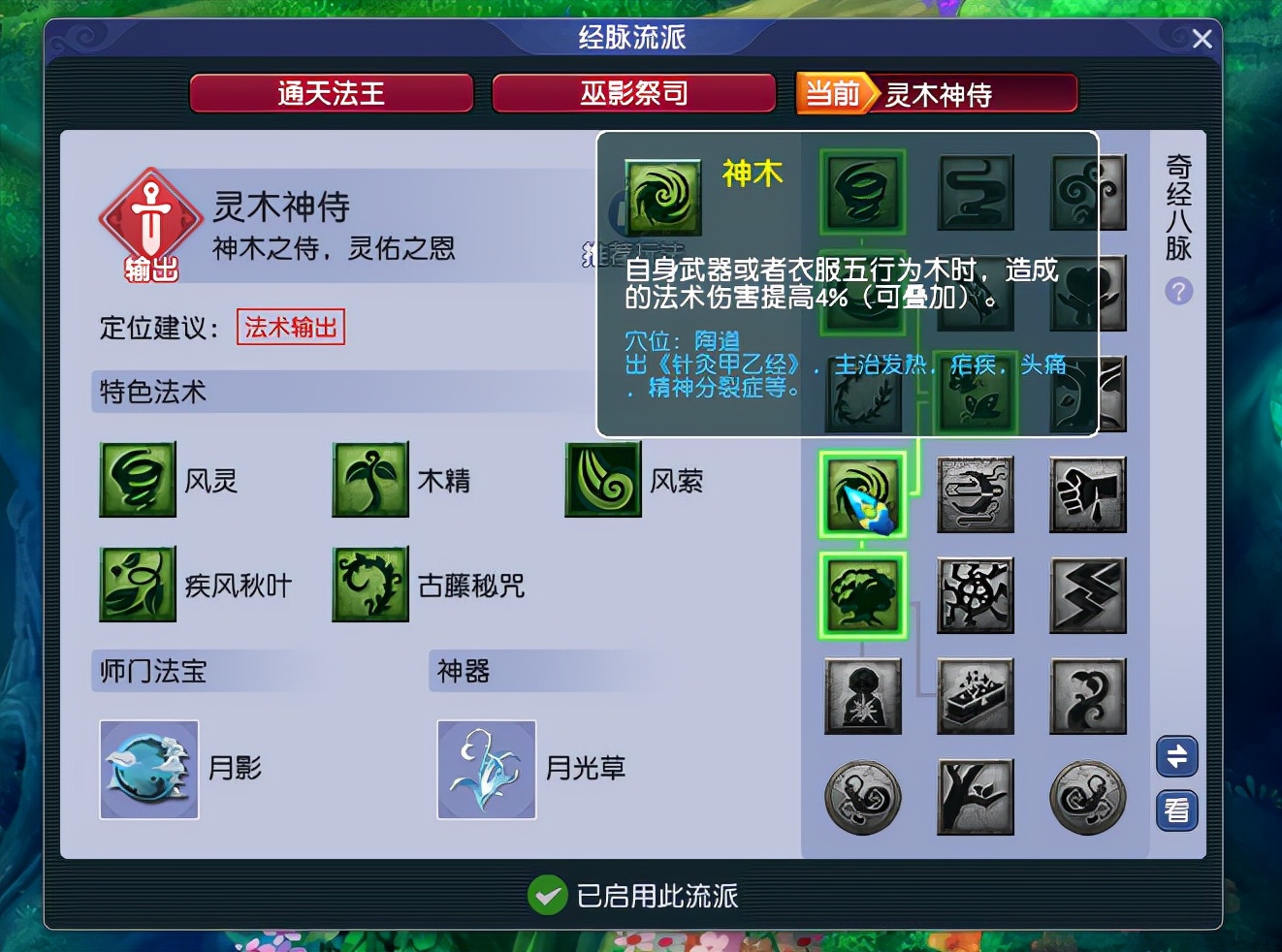Toggle the fist-shaped meridian node

pos(1087,494)
